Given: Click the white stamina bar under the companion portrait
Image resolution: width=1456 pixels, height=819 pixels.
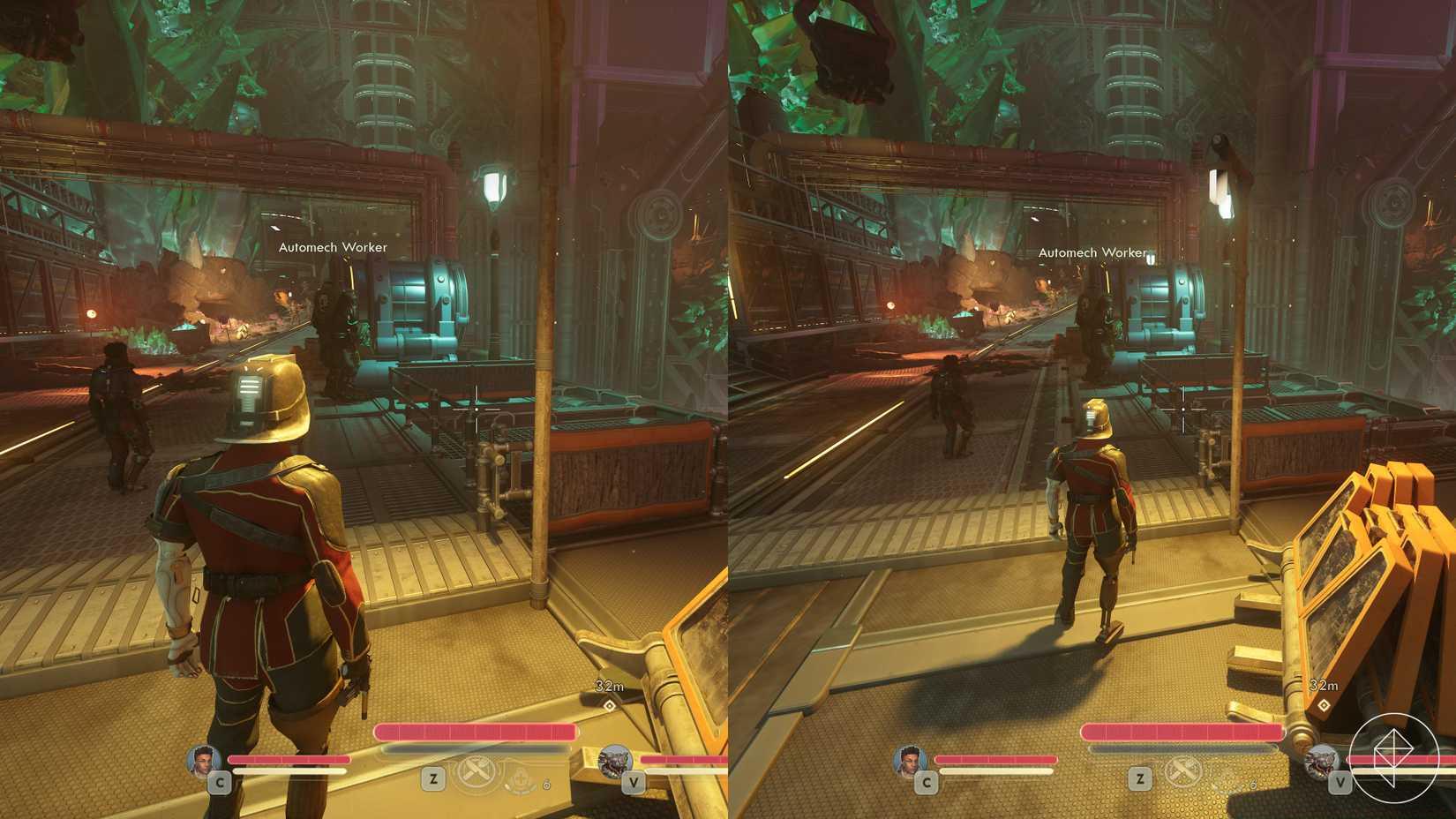Looking at the screenshot, I should [x=288, y=770].
